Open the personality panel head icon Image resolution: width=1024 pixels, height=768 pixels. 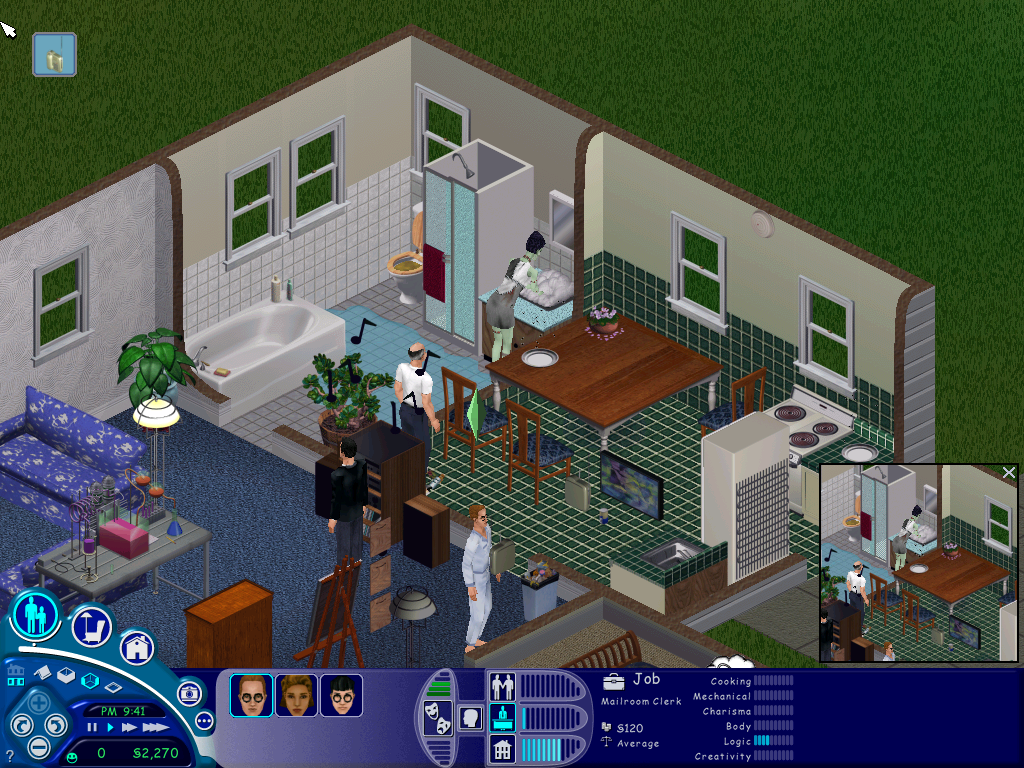click(470, 717)
